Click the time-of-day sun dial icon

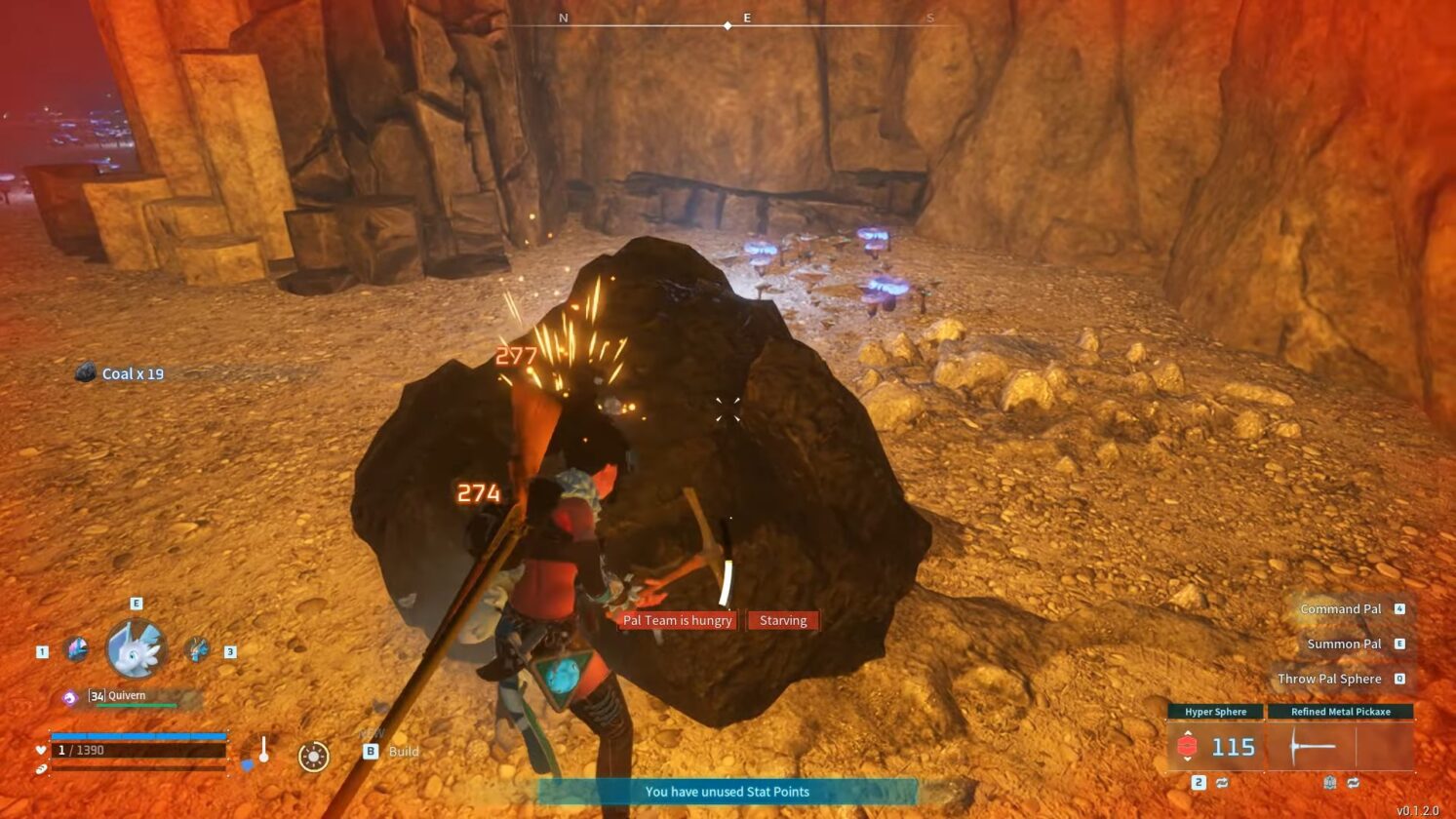click(x=313, y=757)
